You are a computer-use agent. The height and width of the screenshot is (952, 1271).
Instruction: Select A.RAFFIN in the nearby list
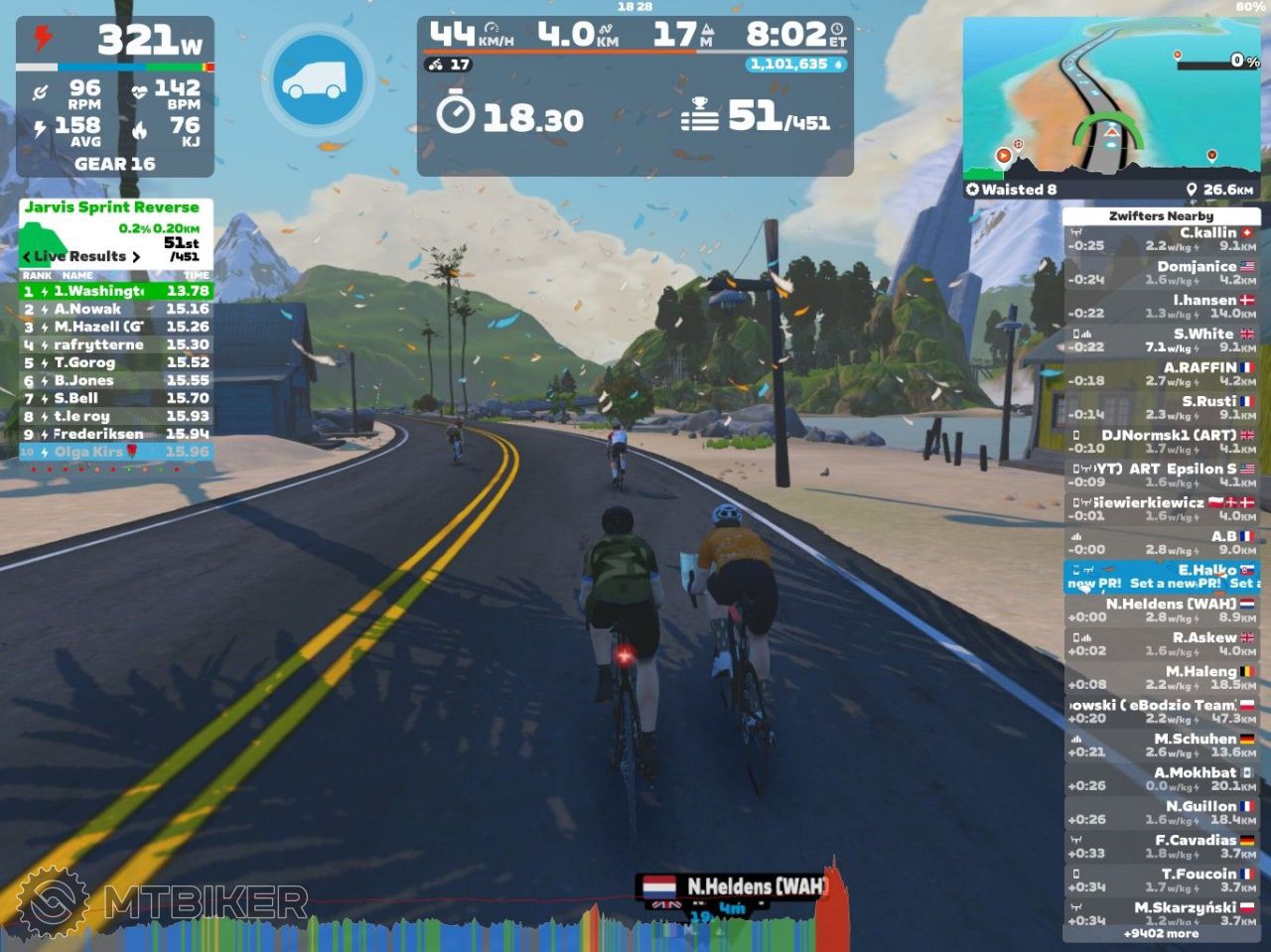pyautogui.click(x=1162, y=374)
